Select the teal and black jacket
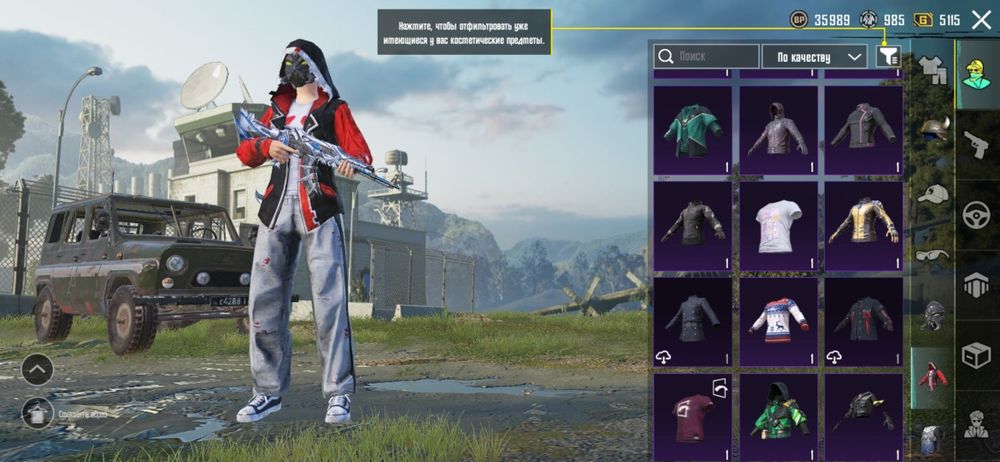 coord(692,130)
